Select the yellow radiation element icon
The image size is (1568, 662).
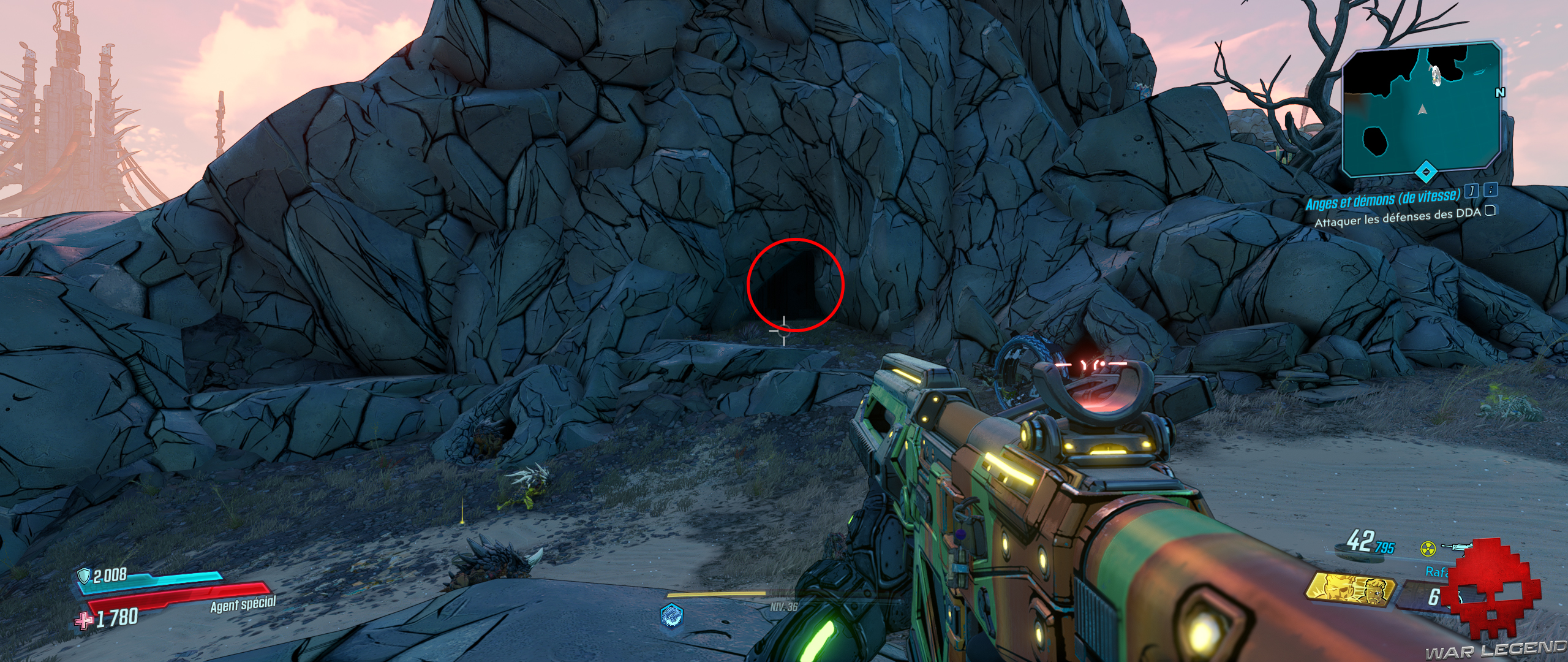[x=1428, y=549]
